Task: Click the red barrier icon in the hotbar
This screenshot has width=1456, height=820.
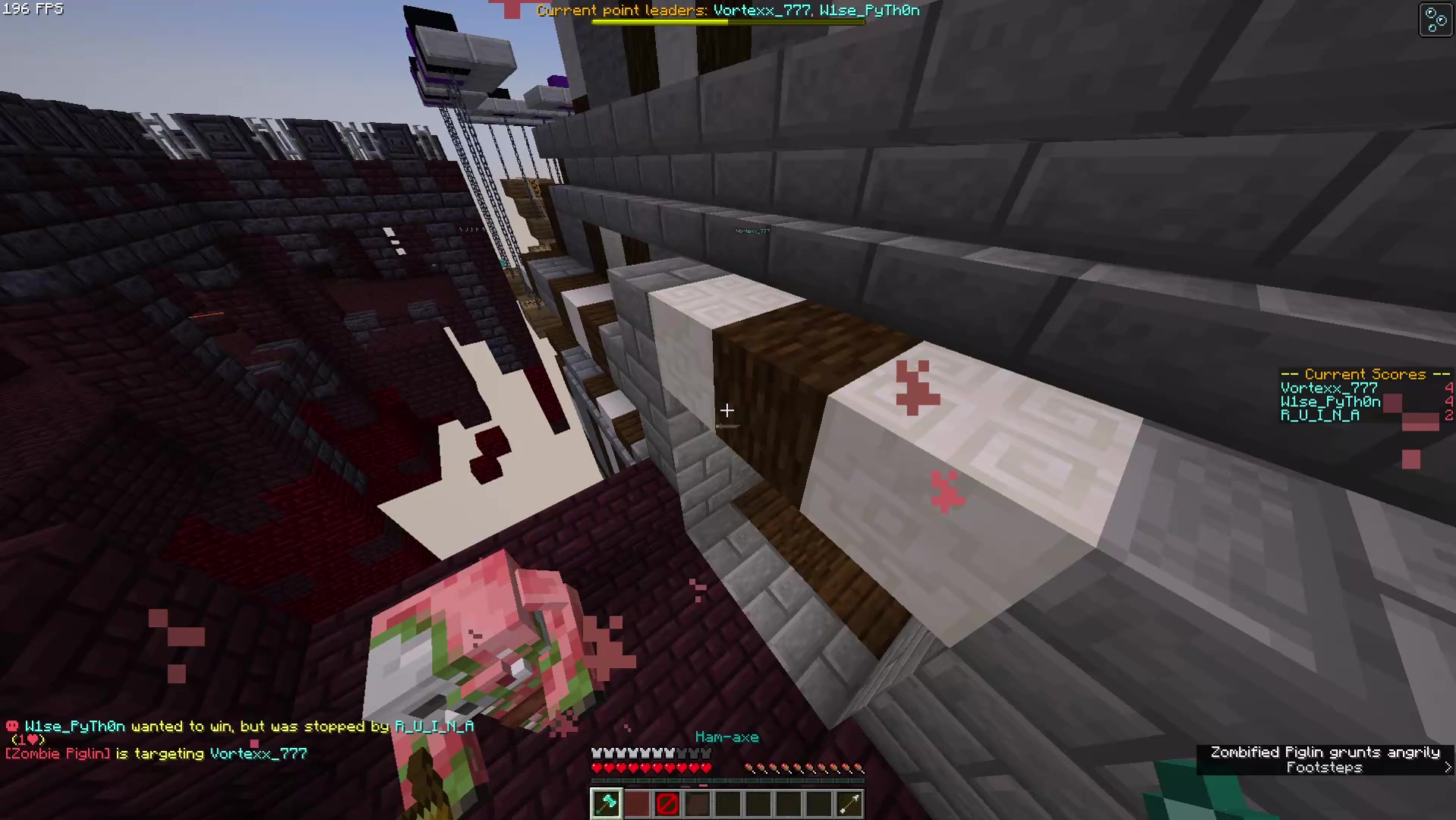Action: coord(667,803)
